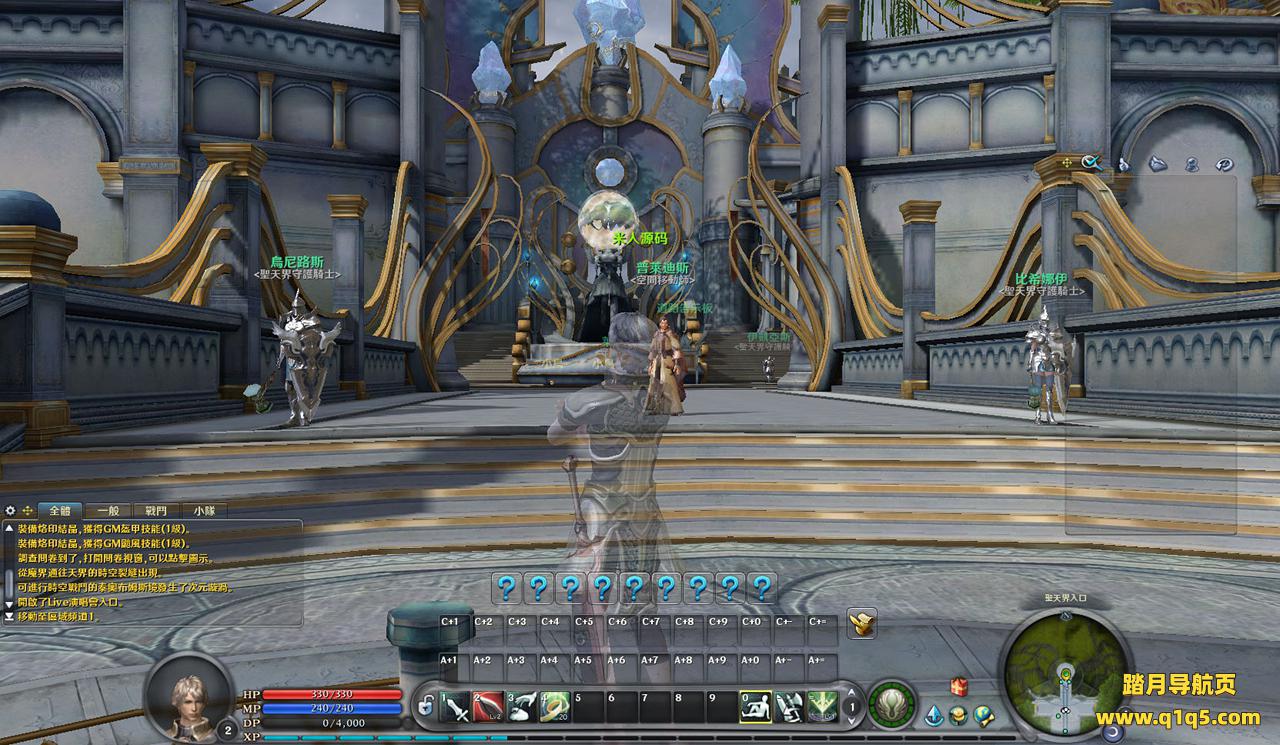Open the globe icon beside the minimap
1280x745 pixels.
pos(984,714)
